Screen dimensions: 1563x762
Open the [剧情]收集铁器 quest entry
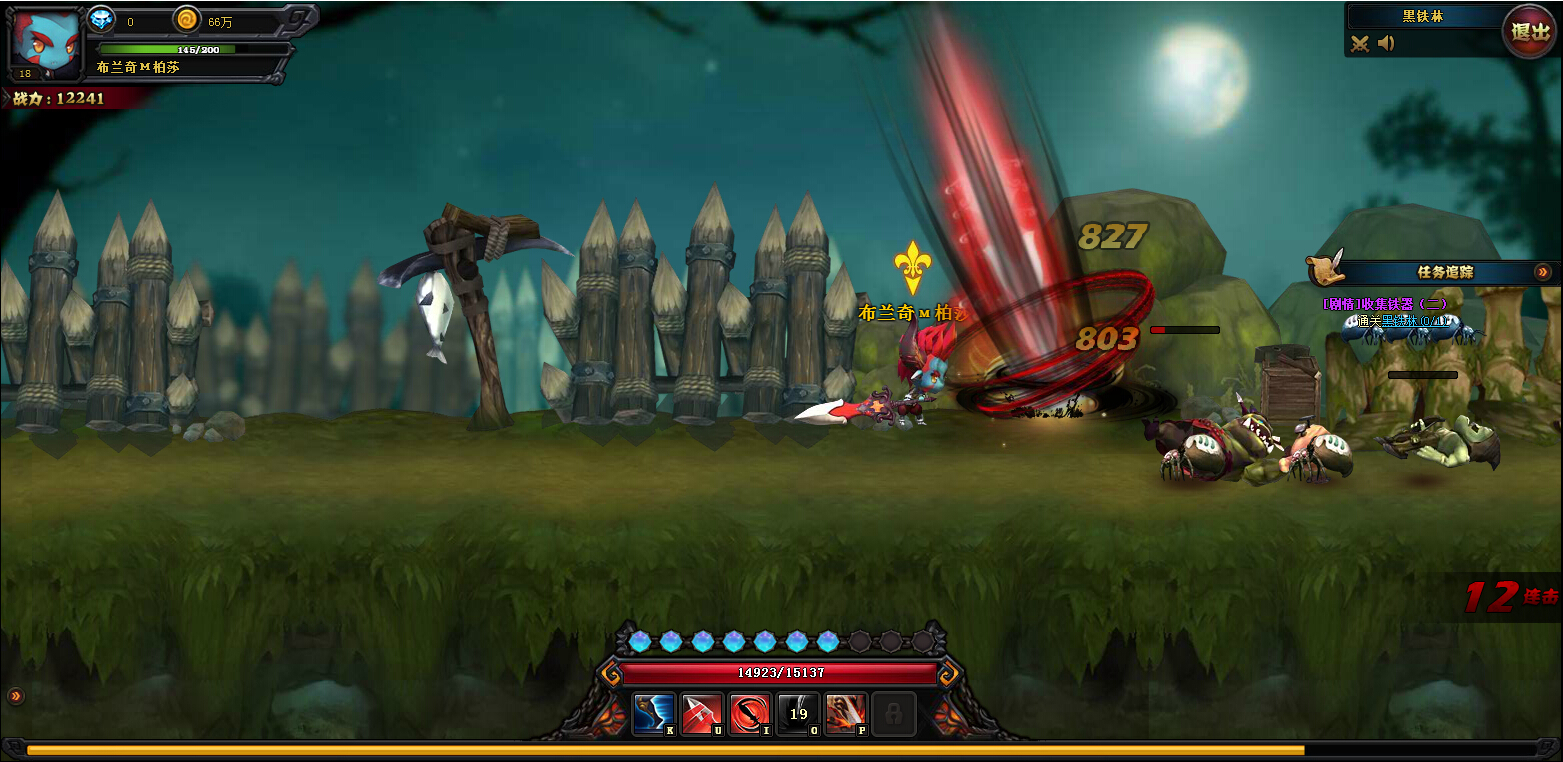pos(1384,304)
